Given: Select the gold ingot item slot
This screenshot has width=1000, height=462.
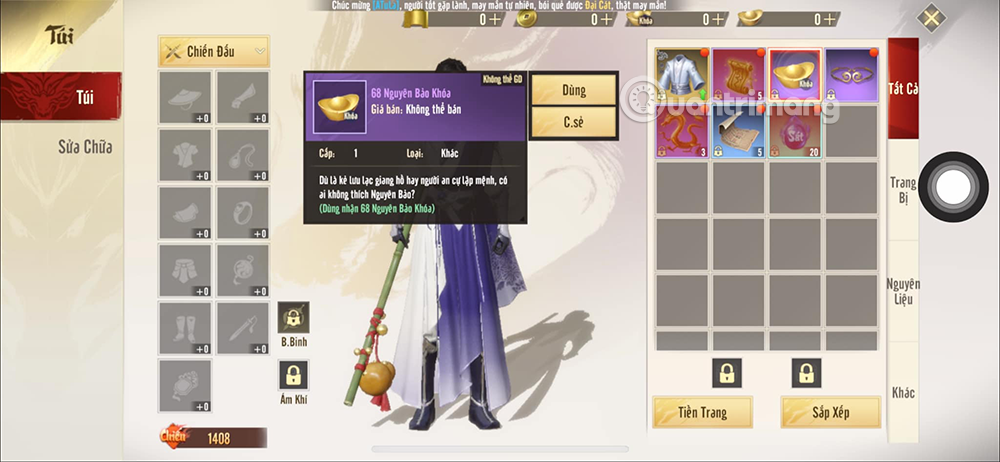Looking at the screenshot, I should tap(795, 75).
